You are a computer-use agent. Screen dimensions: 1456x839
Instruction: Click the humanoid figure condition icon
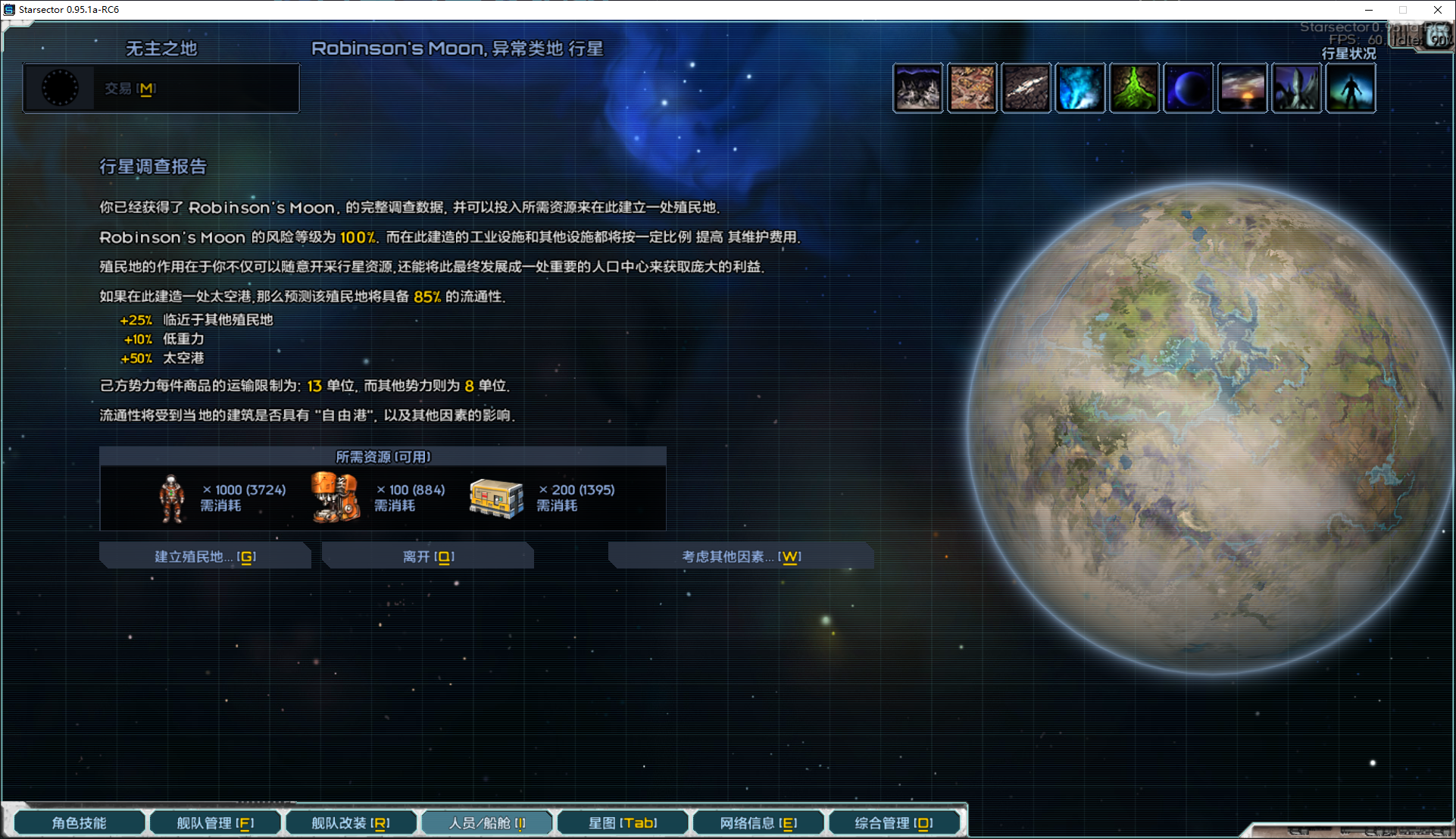(1351, 87)
